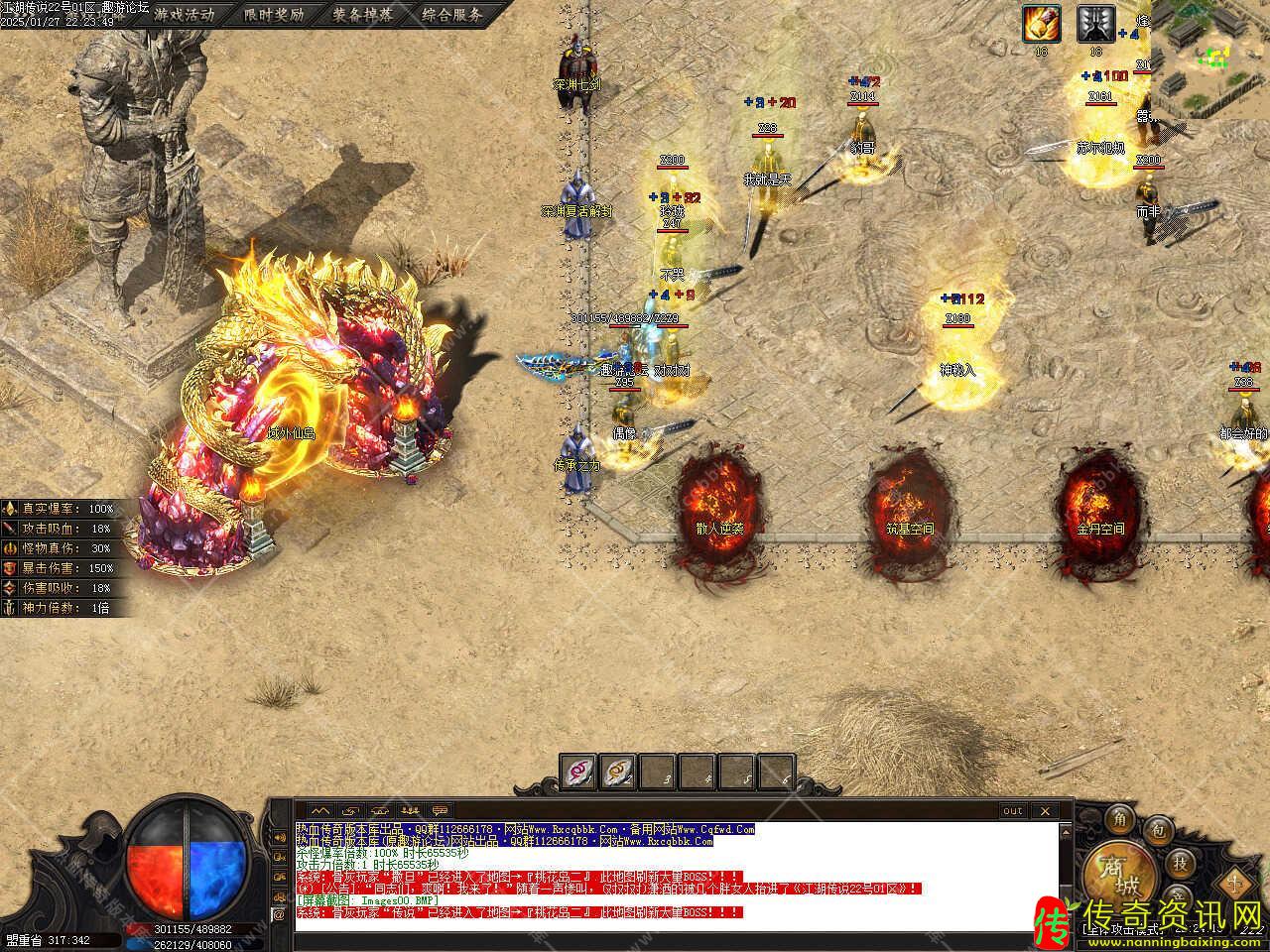Select the mountain-shaped chat tab

click(x=318, y=811)
